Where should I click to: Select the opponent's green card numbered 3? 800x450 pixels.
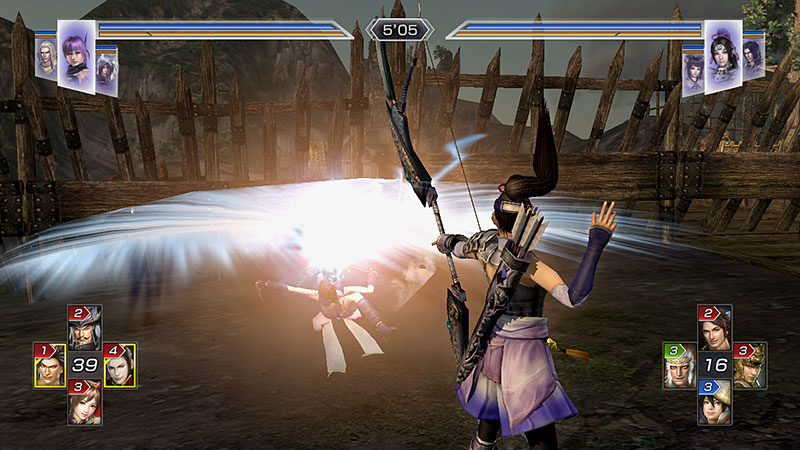click(x=679, y=366)
